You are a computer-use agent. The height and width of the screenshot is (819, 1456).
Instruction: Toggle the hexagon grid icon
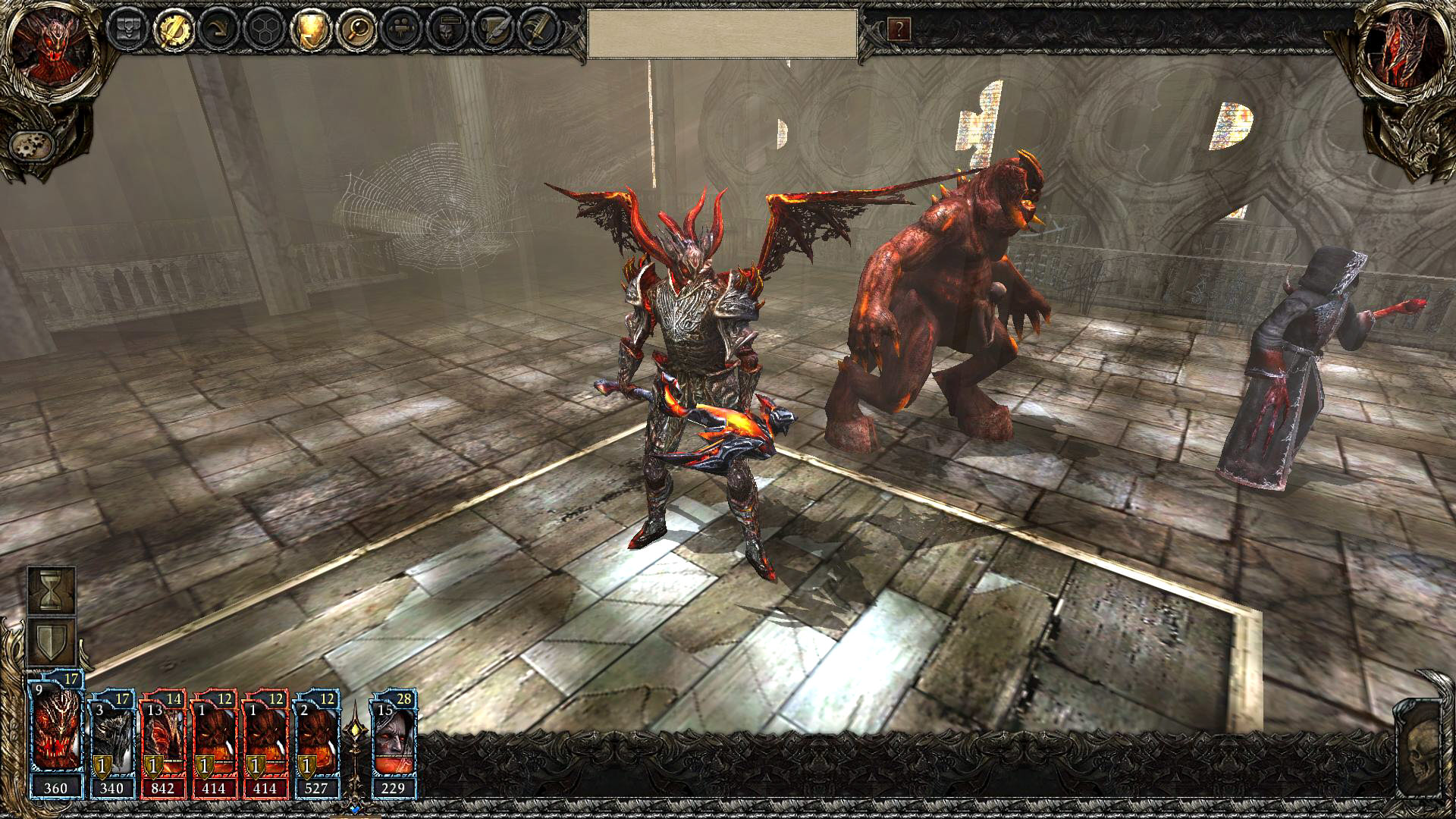pyautogui.click(x=265, y=30)
